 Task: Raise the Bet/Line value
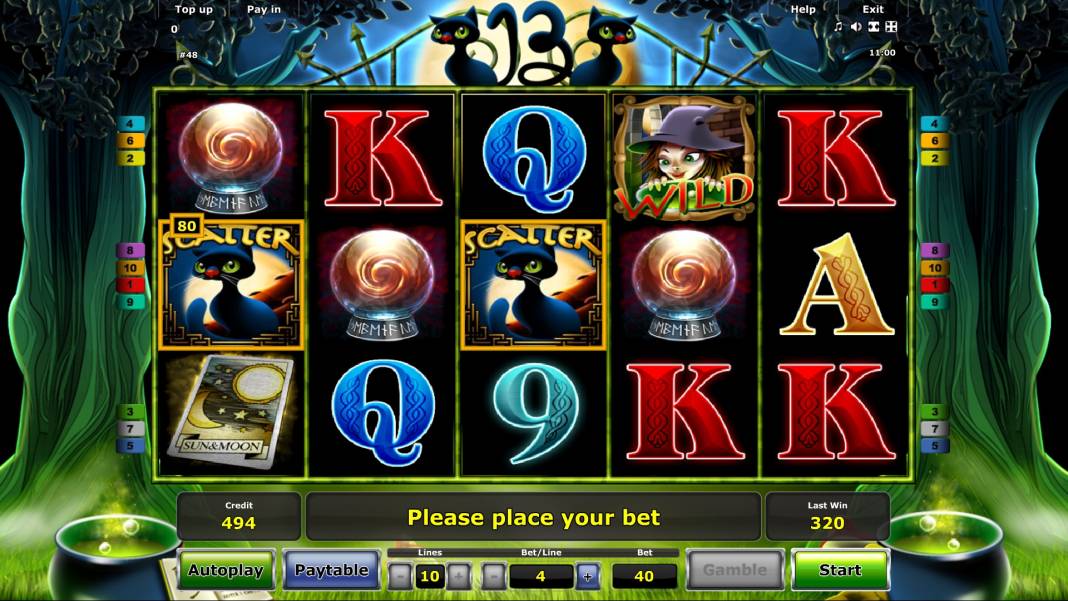588,576
